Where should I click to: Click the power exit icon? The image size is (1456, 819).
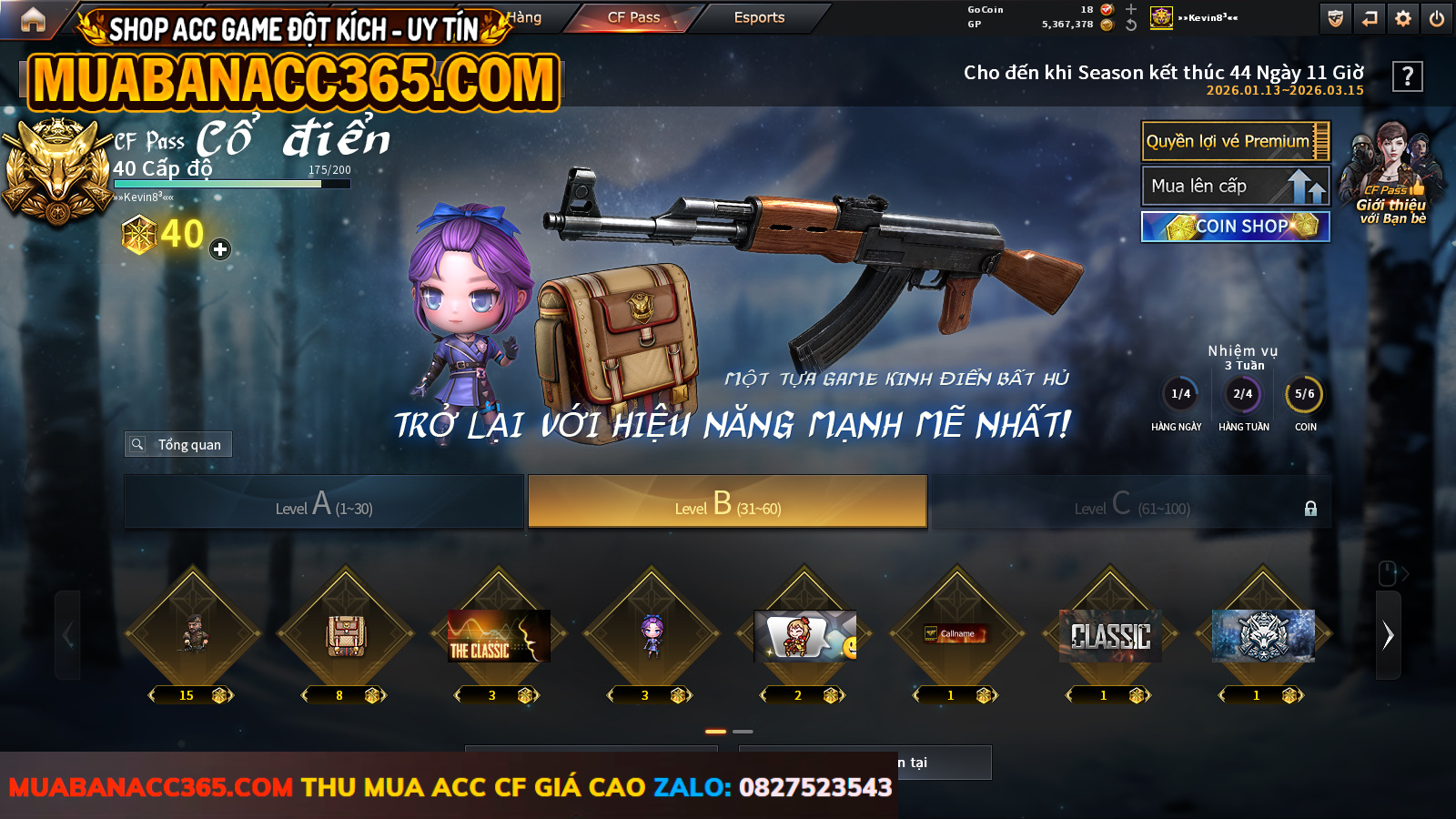[1437, 18]
